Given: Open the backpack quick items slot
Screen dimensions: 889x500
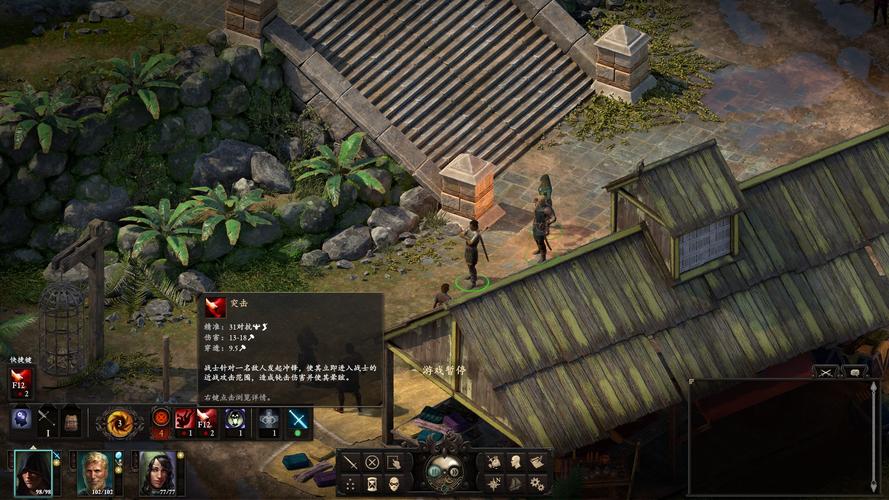Looking at the screenshot, I should [72, 420].
